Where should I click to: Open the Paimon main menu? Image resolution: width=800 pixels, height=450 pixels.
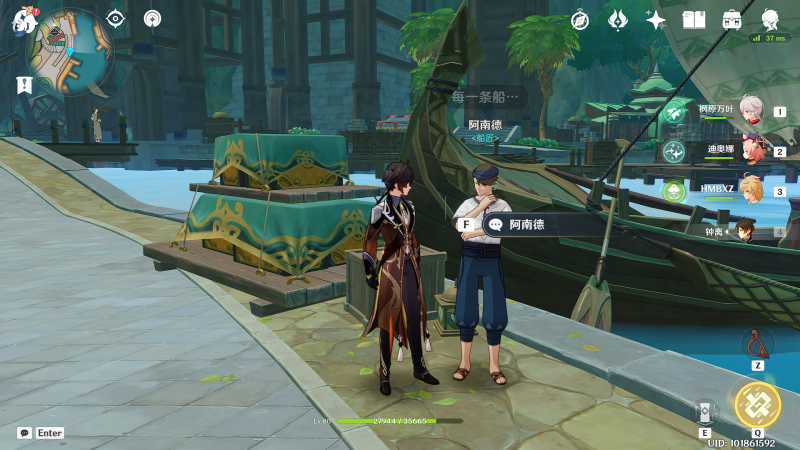coord(22,22)
